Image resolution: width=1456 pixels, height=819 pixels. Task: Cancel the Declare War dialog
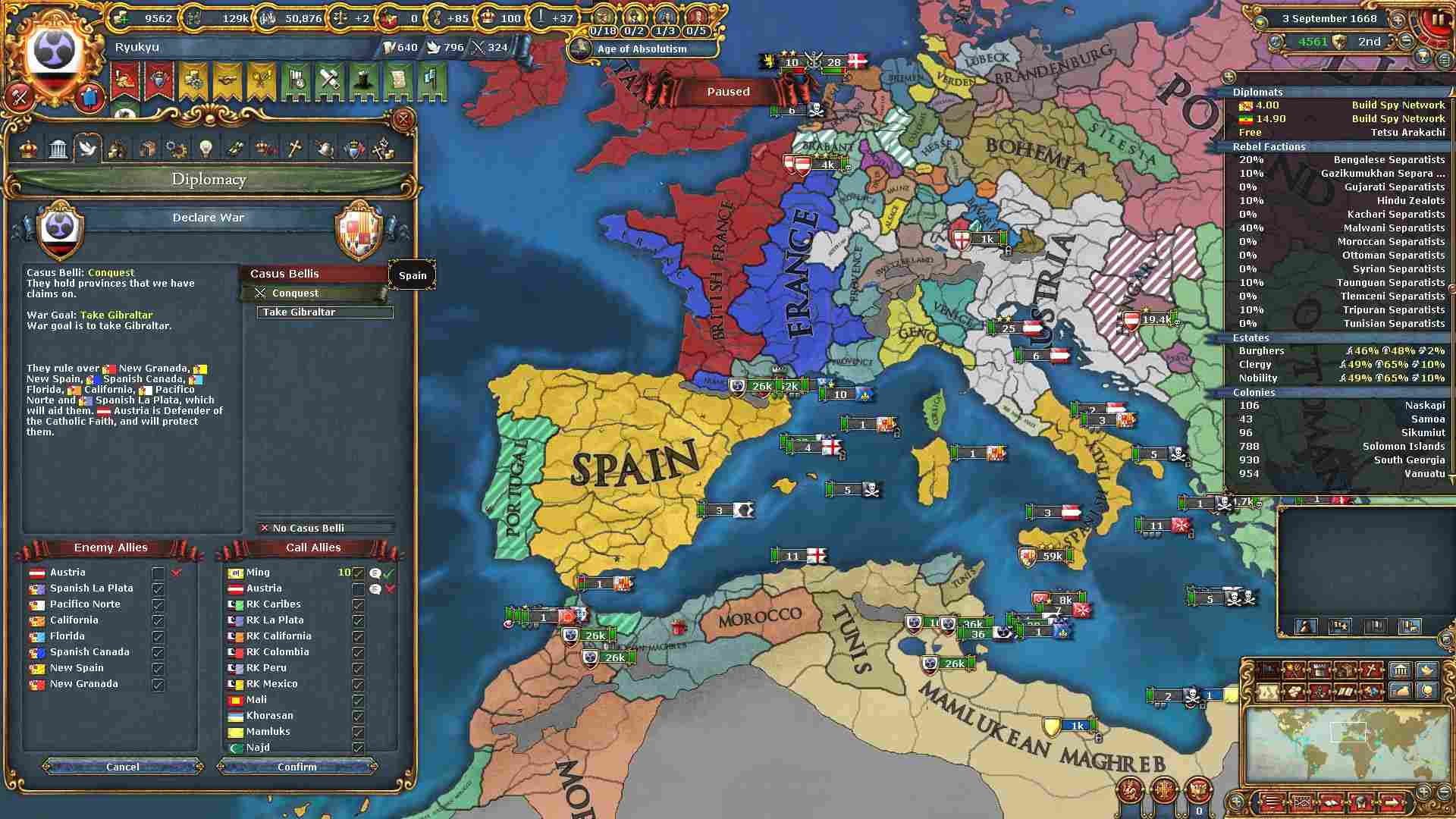tap(122, 767)
